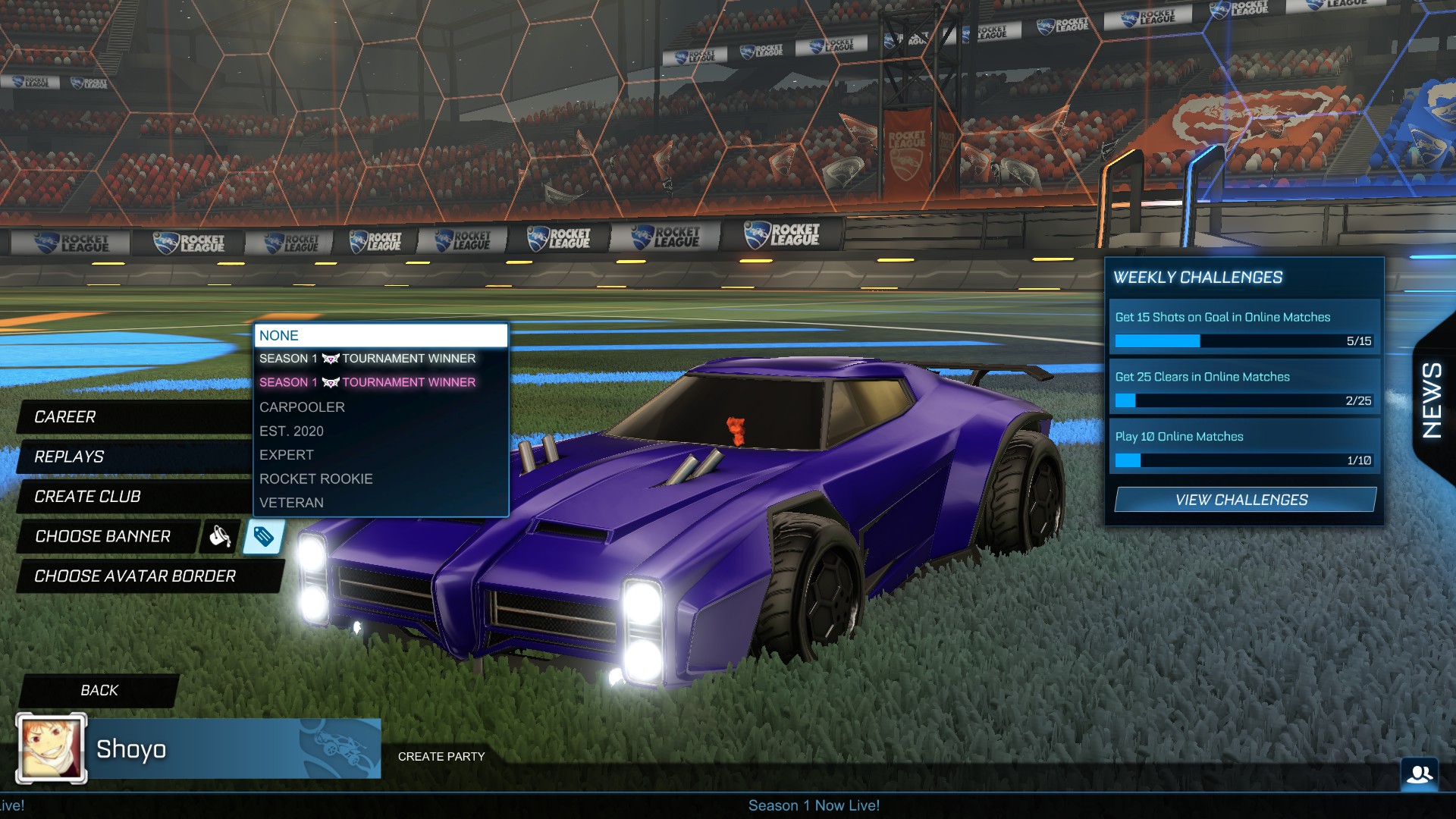Pick the ROCKET ROOKIE title
Image resolution: width=1456 pixels, height=819 pixels.
316,479
